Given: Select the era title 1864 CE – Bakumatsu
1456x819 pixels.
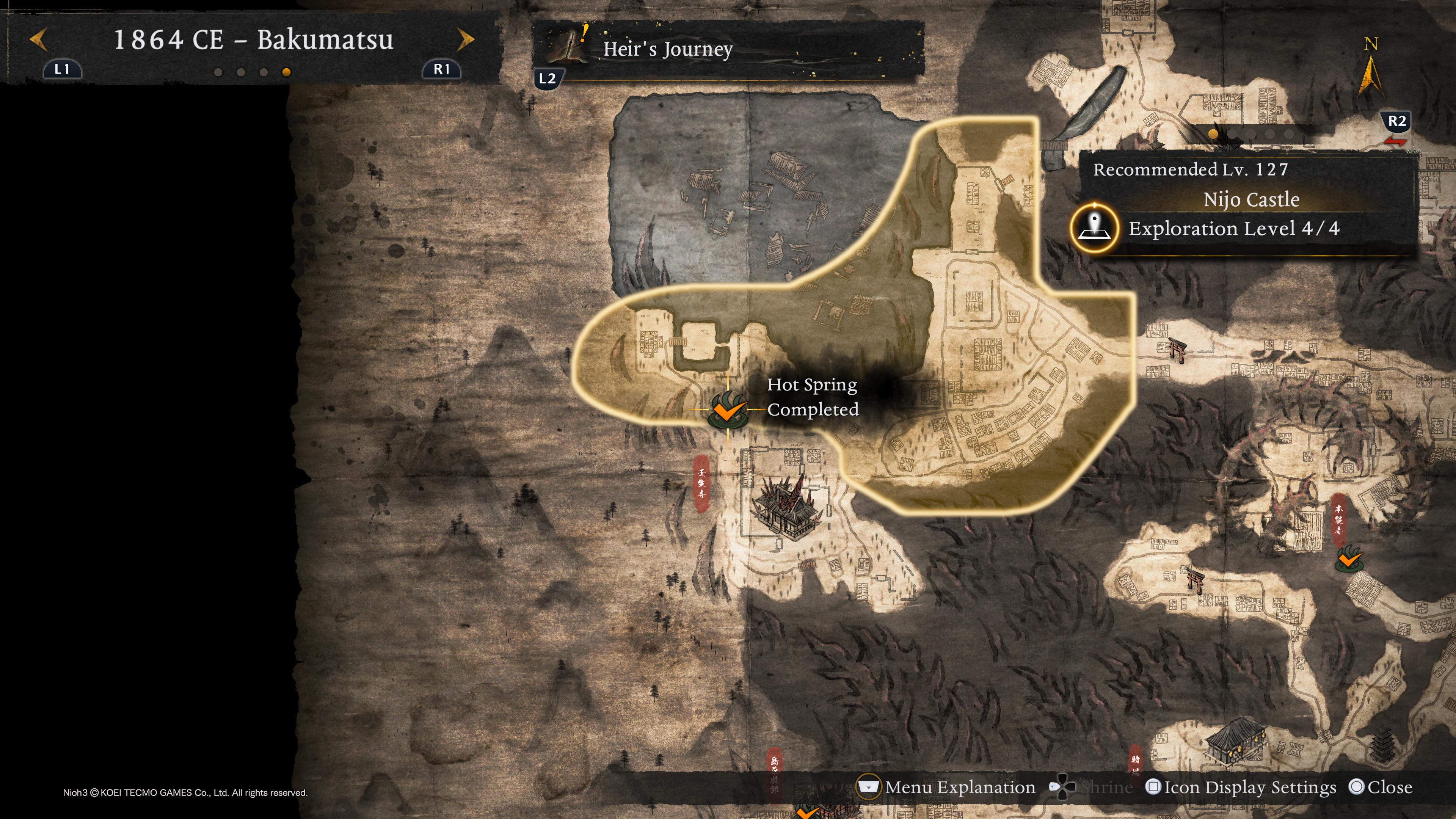Looking at the screenshot, I should click(x=253, y=40).
